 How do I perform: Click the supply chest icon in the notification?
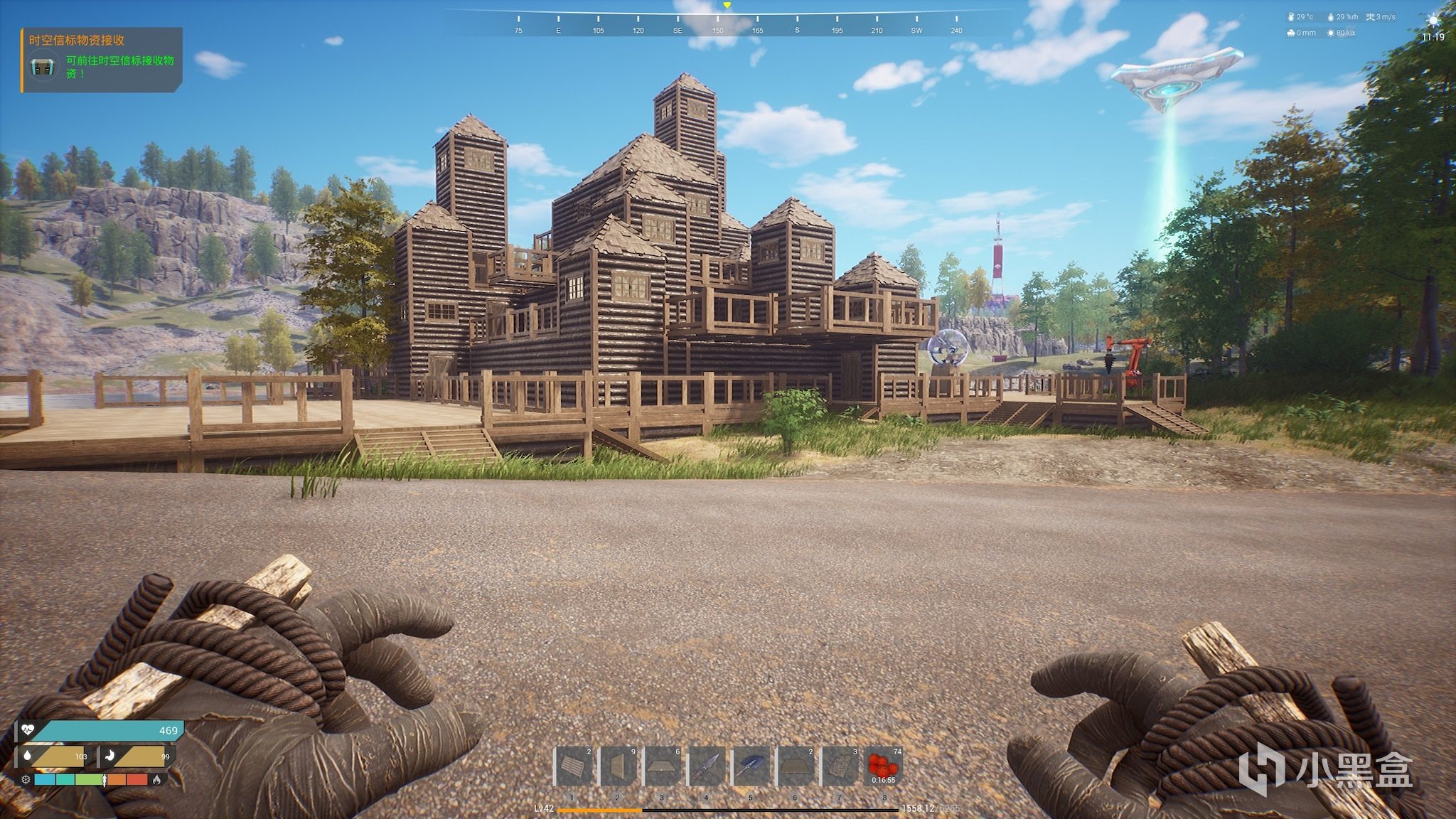[x=43, y=67]
